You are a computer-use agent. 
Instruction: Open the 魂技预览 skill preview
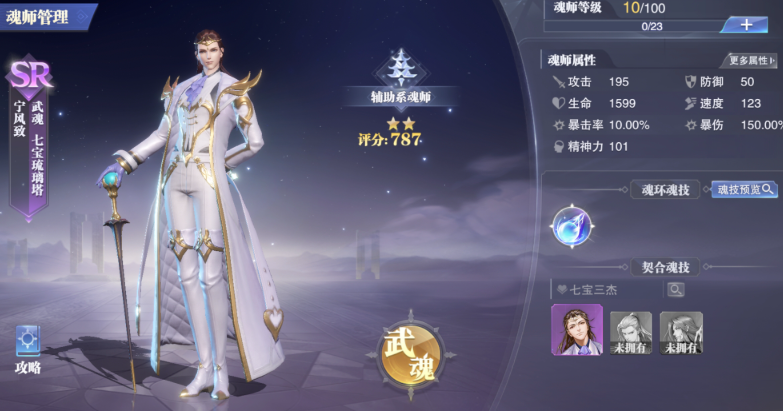(744, 189)
